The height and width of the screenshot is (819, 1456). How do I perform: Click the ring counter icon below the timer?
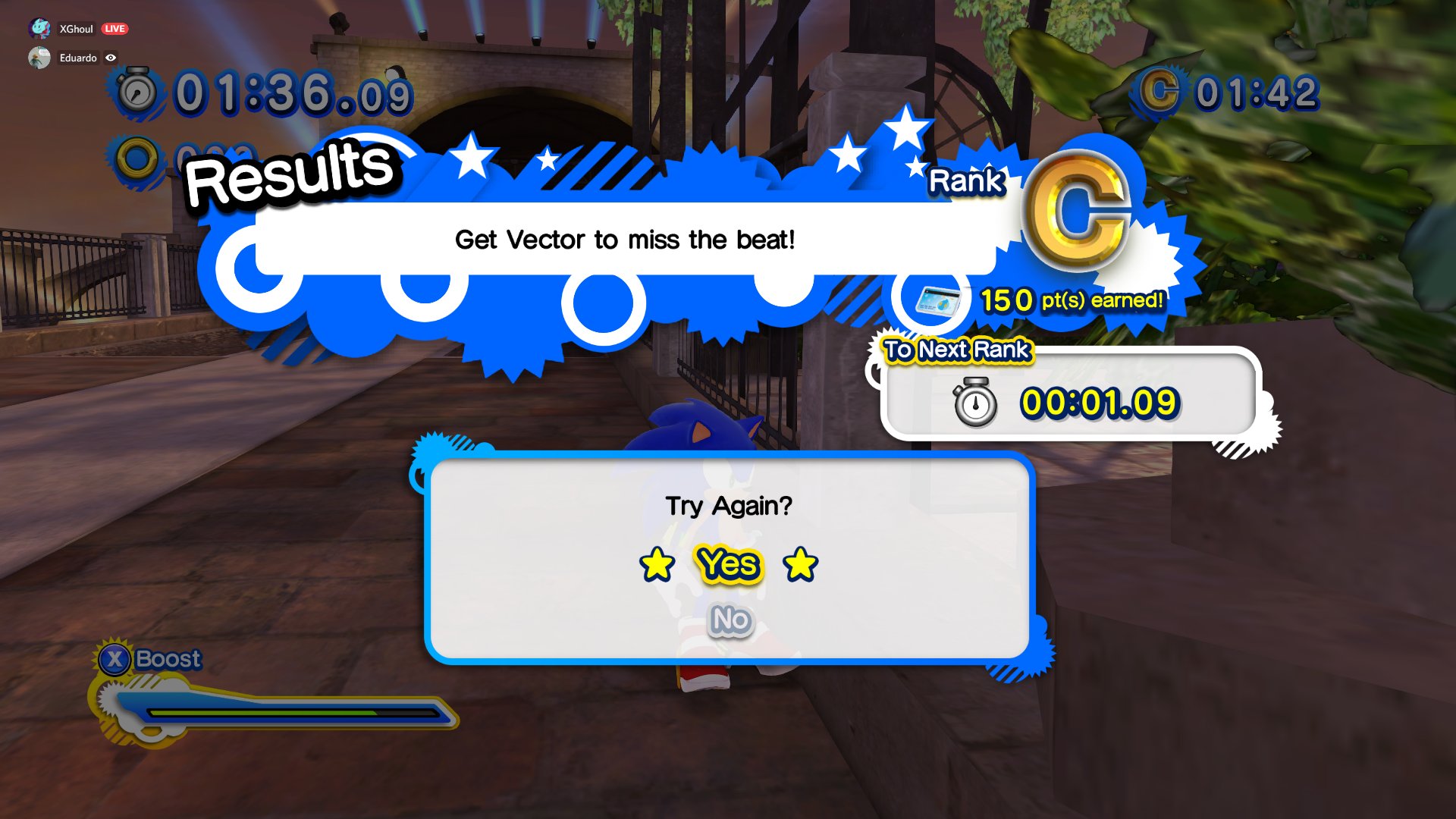(x=135, y=155)
